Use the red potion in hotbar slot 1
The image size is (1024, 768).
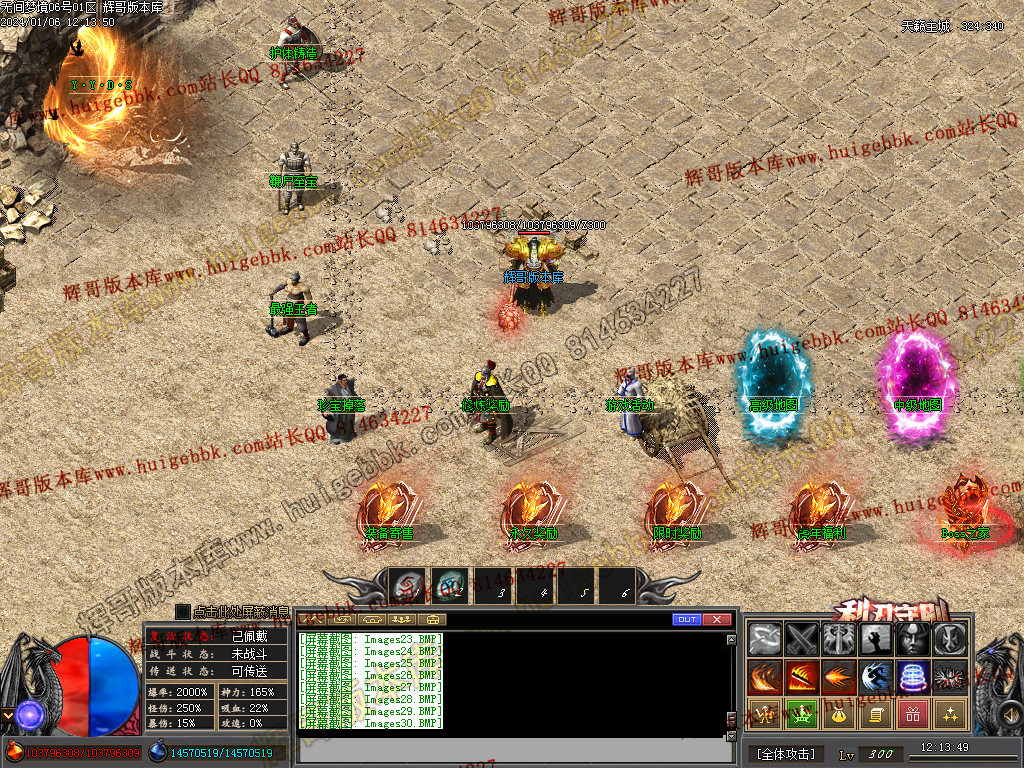[x=408, y=587]
